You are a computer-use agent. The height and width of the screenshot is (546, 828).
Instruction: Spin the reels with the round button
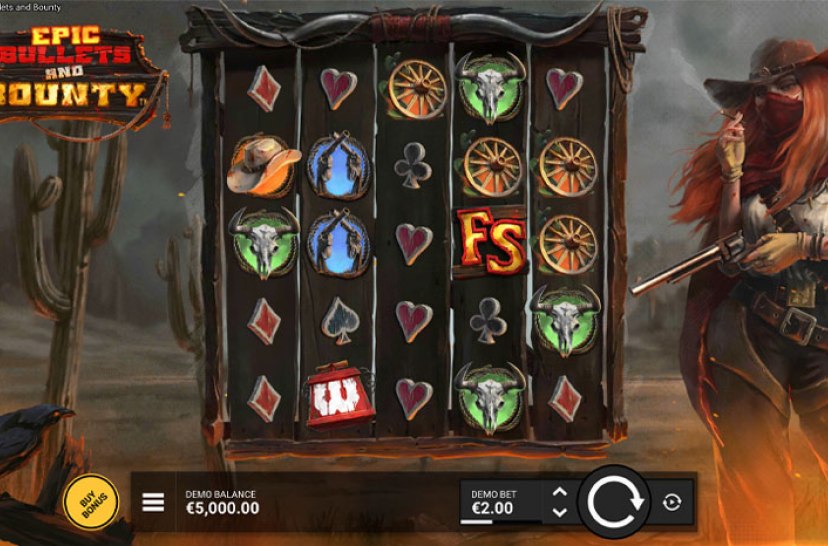tap(613, 501)
